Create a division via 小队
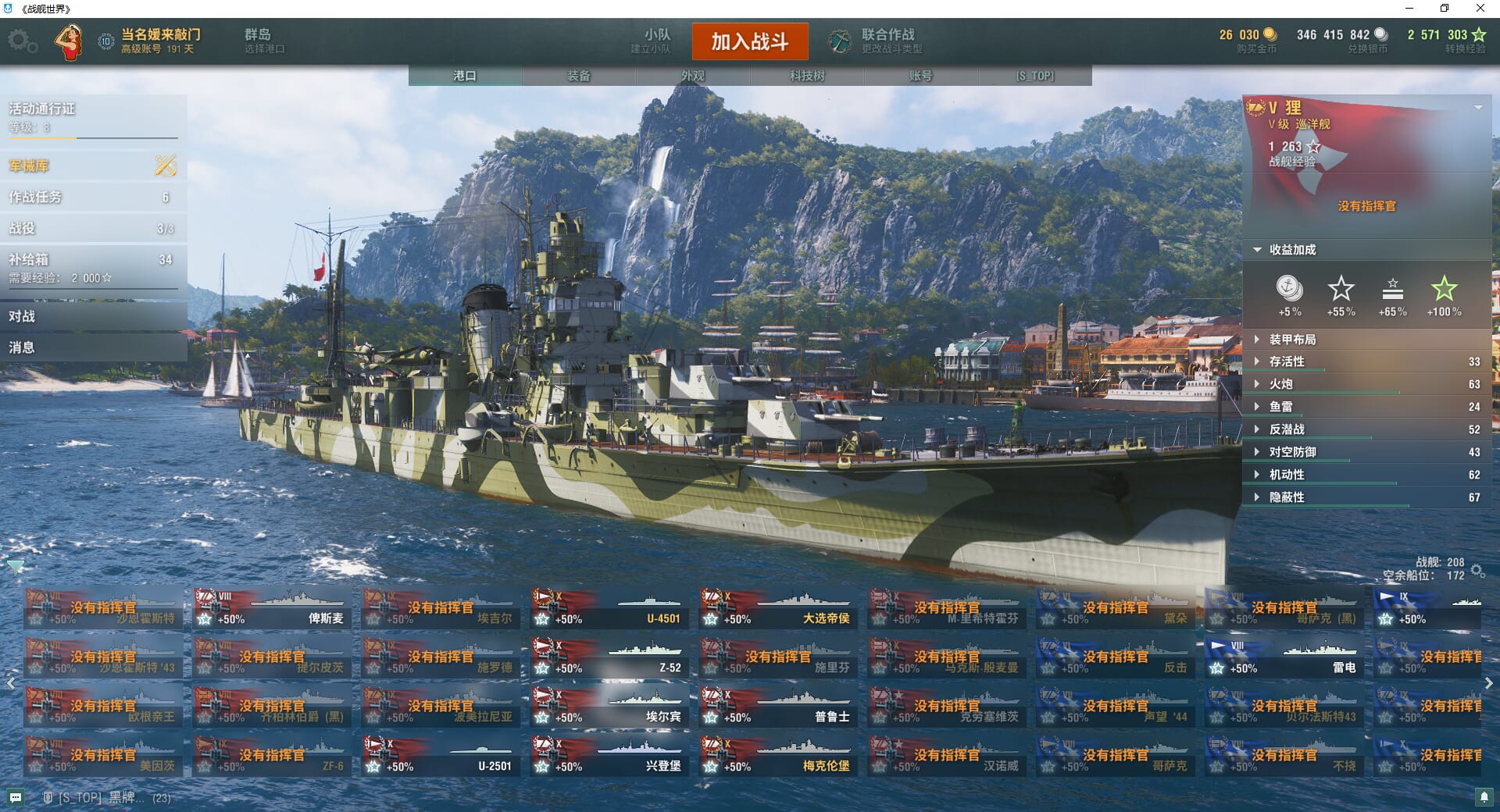1500x812 pixels. click(x=655, y=41)
